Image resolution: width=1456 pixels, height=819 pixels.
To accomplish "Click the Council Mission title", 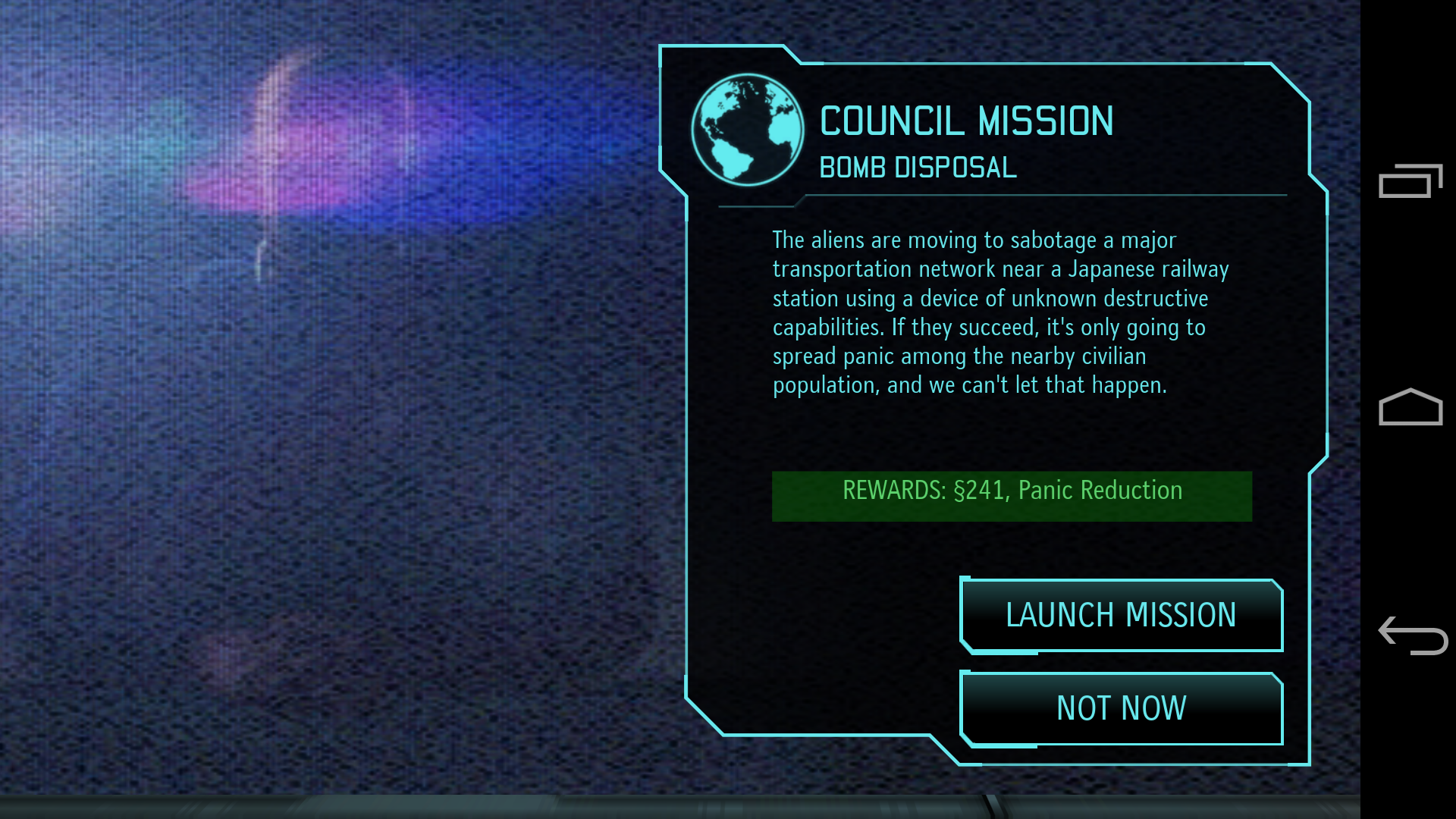I will coord(966,121).
